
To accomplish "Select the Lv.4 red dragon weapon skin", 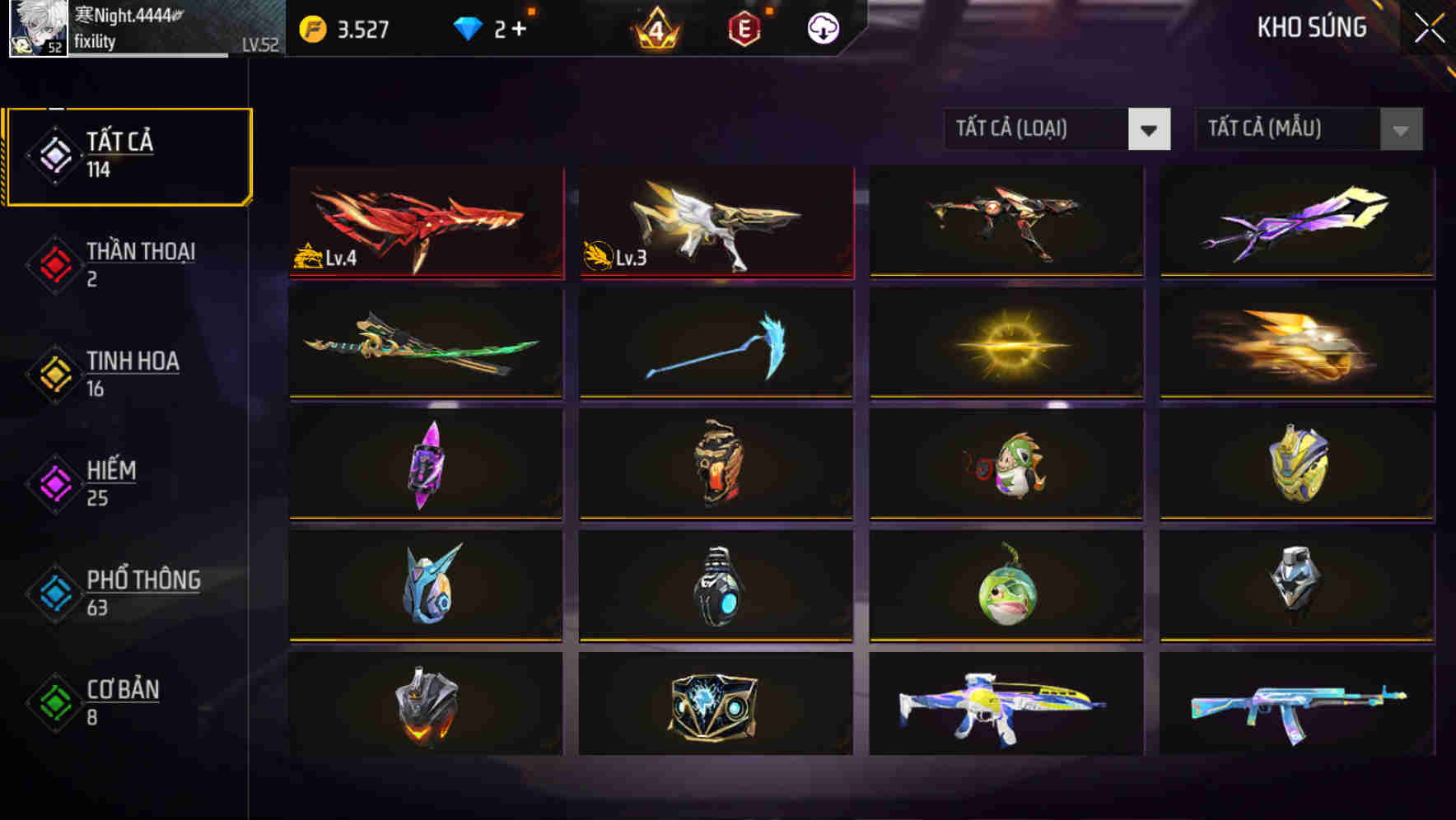I will coord(426,222).
